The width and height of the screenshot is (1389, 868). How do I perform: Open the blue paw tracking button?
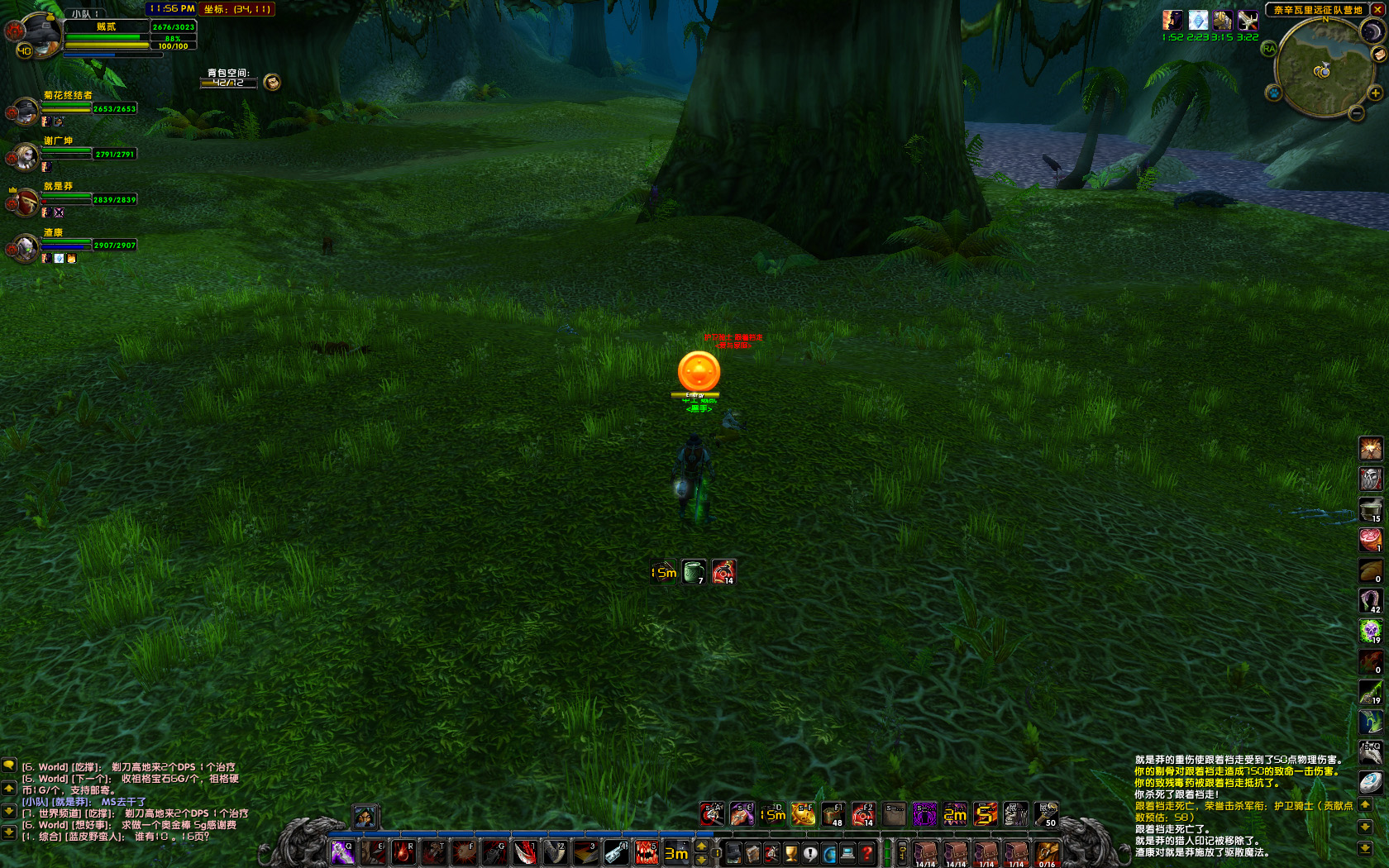pyautogui.click(x=1274, y=93)
